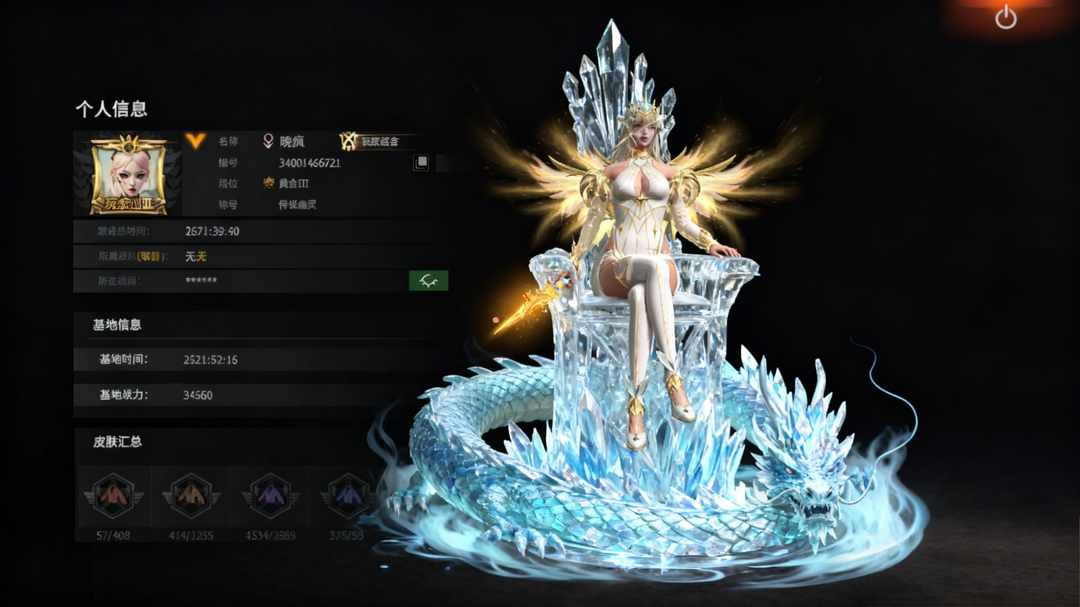Click the 黄金III rank entry
The width and height of the screenshot is (1080, 607).
click(x=290, y=183)
